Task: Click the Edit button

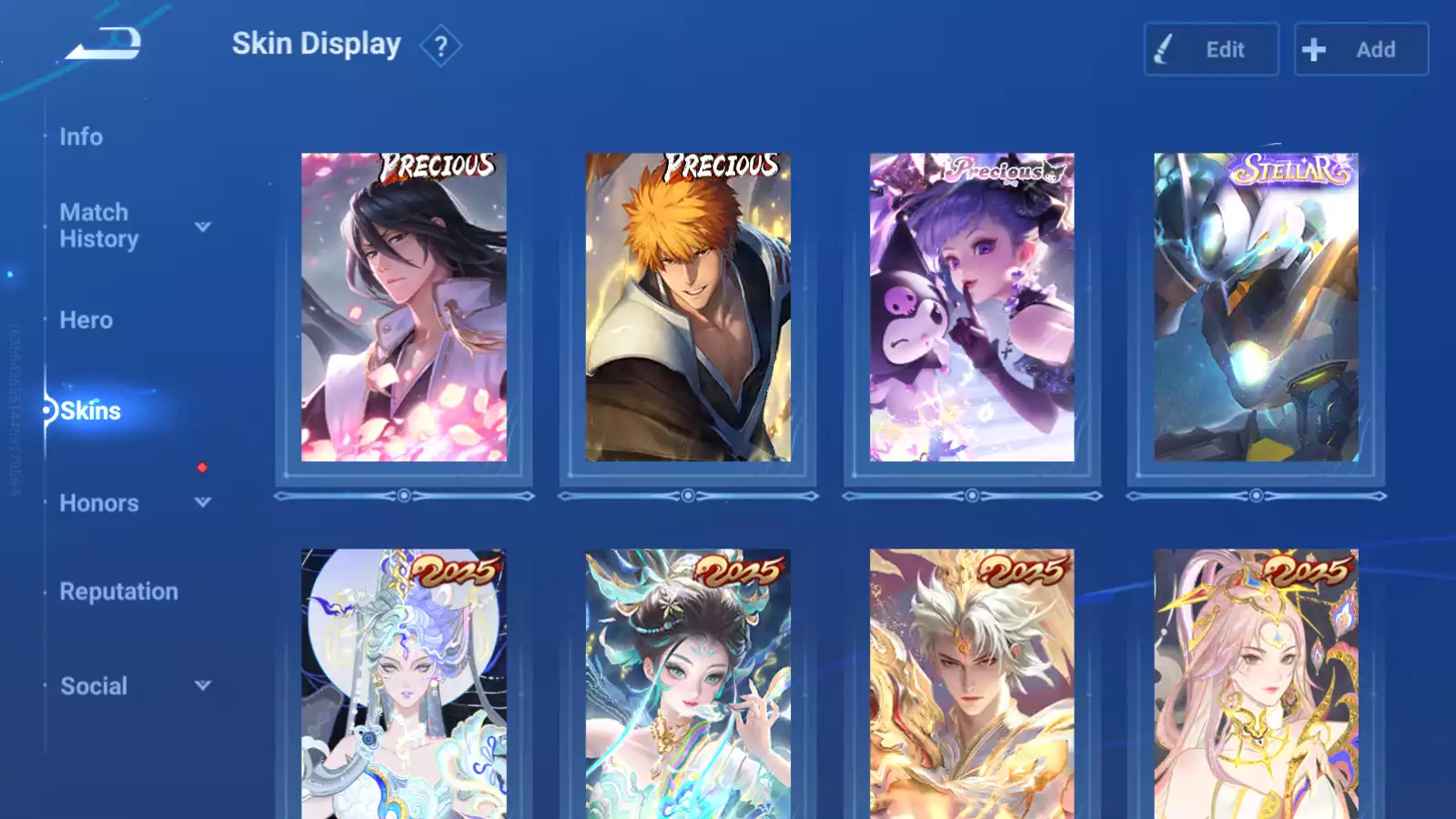Action: 1210,49
